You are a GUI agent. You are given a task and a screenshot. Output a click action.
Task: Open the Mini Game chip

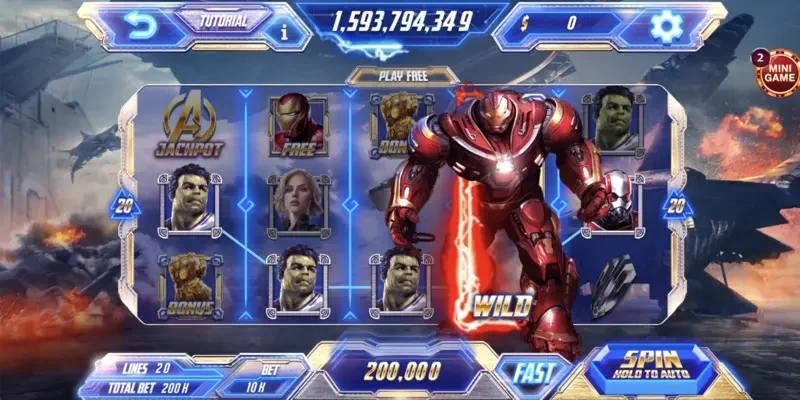coord(778,75)
